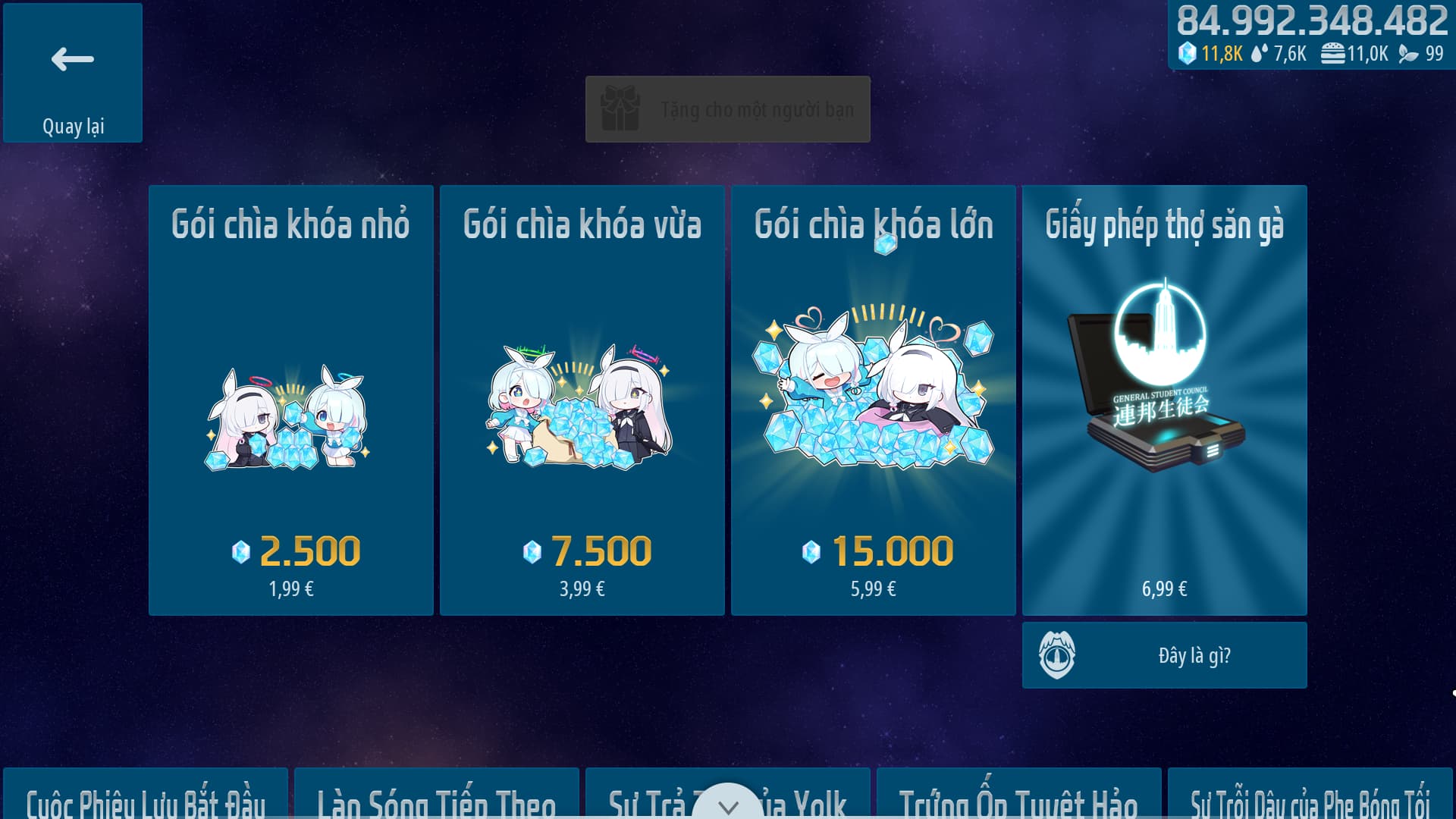Select the Gói chìa khóa vừa pack
Image resolution: width=1456 pixels, height=819 pixels.
pyautogui.click(x=582, y=400)
